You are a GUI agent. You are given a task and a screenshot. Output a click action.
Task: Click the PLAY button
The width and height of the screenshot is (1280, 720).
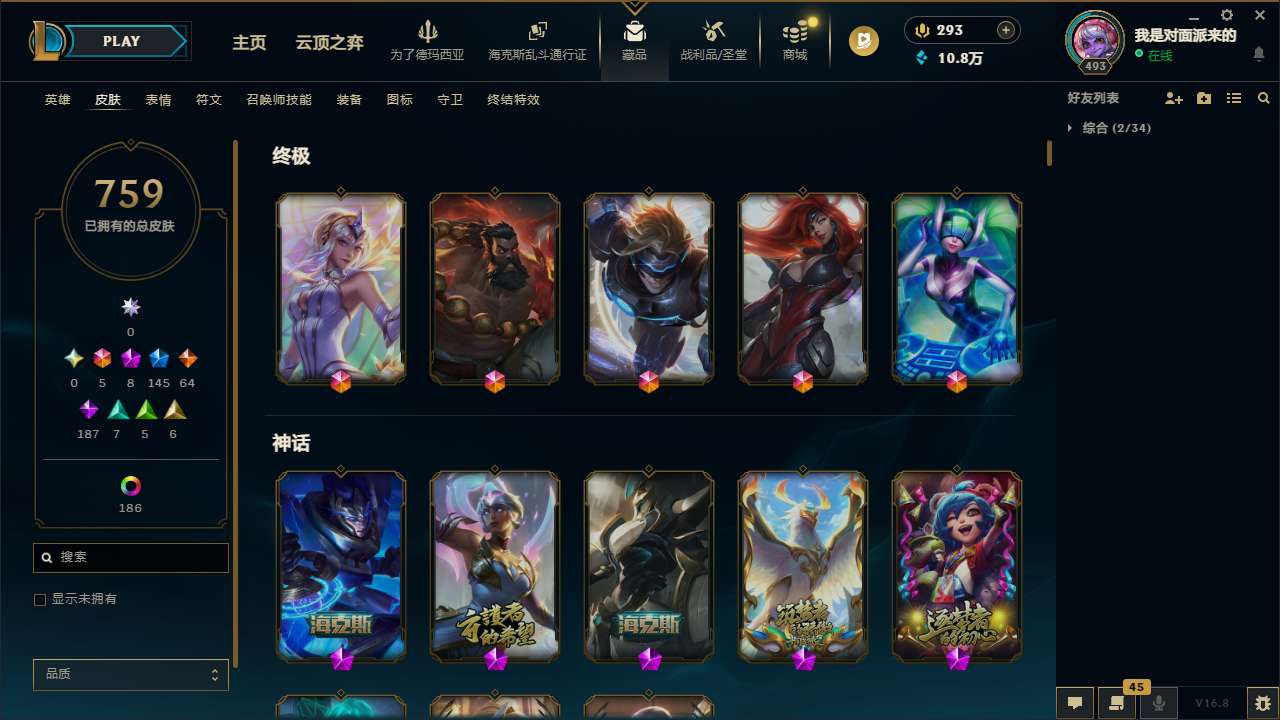point(121,41)
